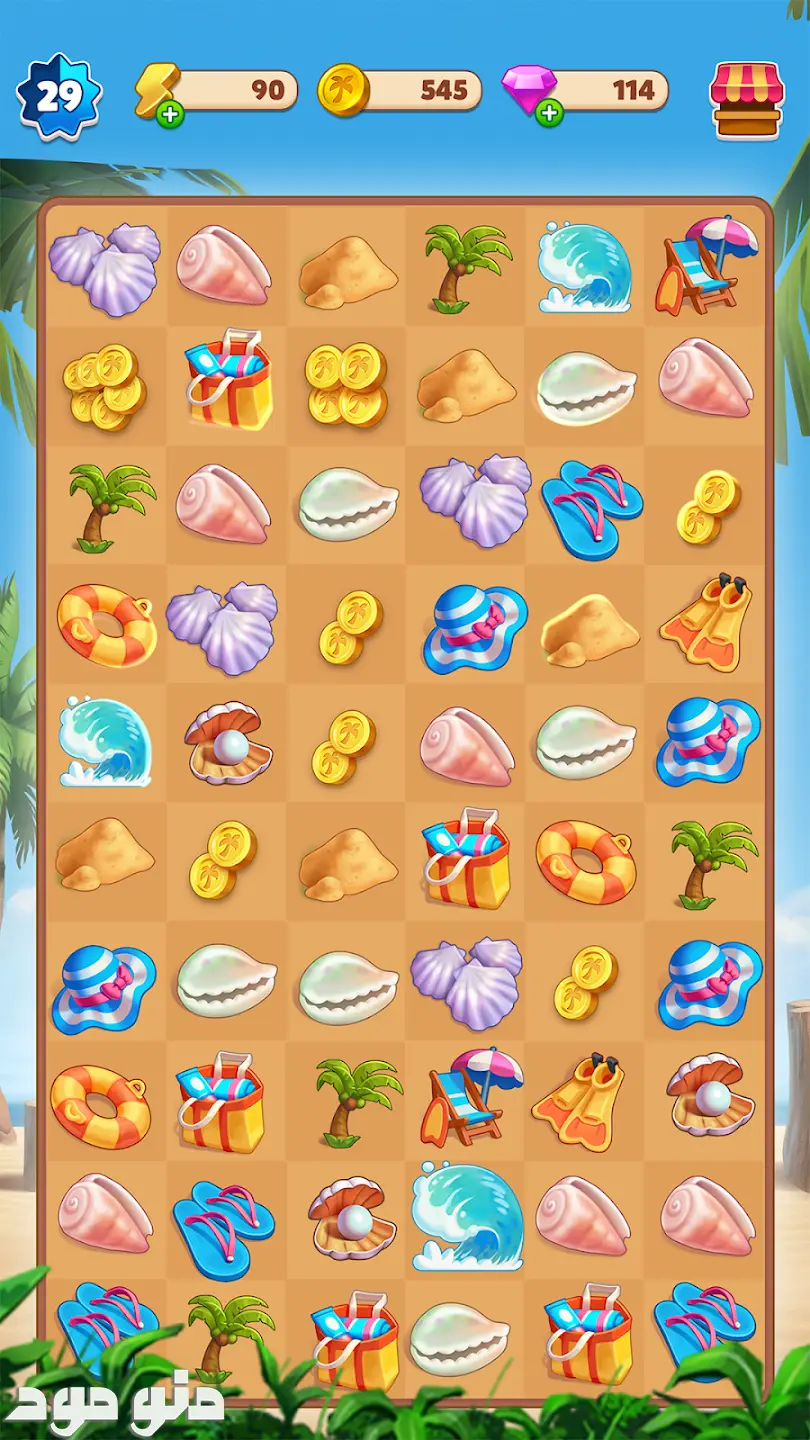
Task: Buy more pink gems via plus button
Action: point(548,114)
